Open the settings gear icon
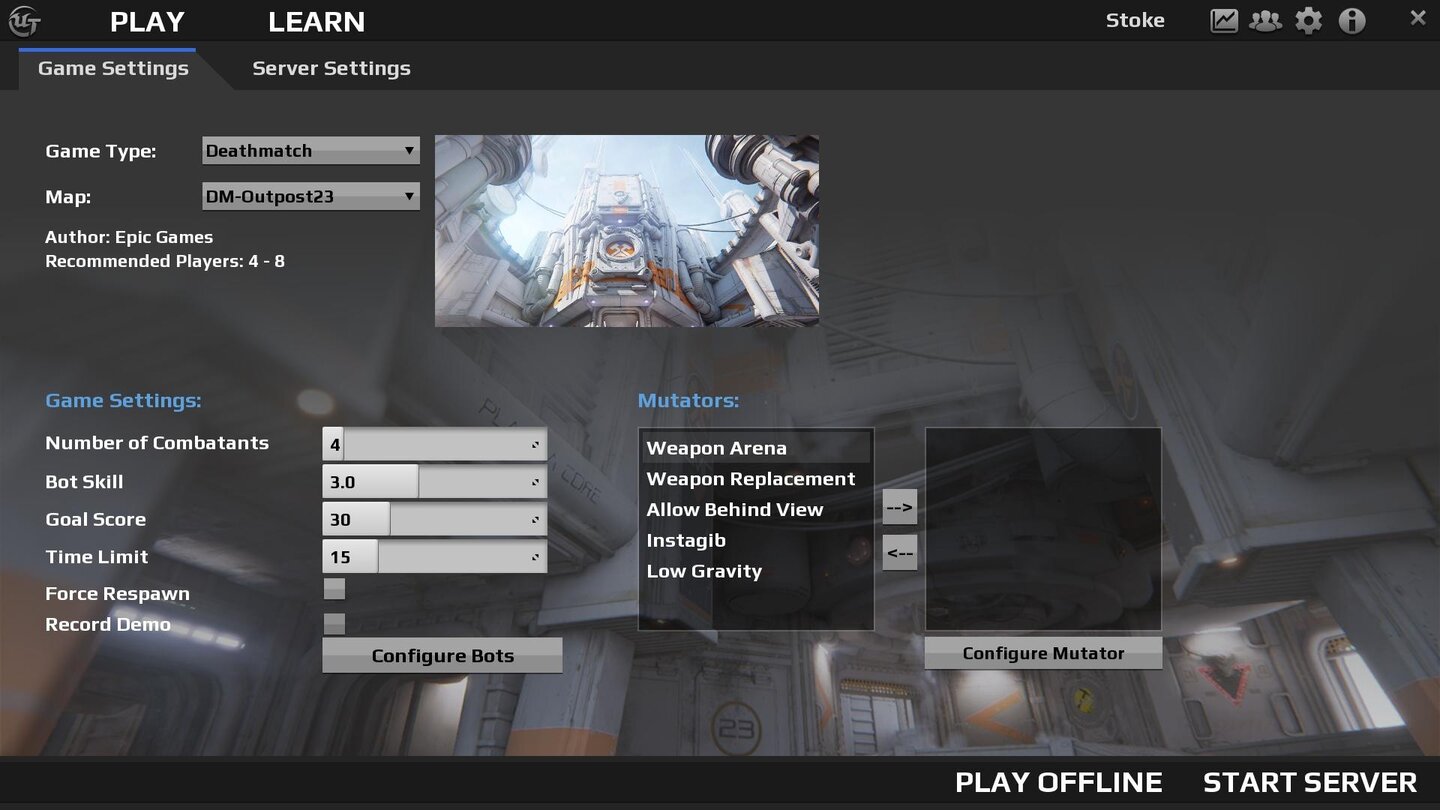Viewport: 1440px width, 810px height. [x=1308, y=19]
